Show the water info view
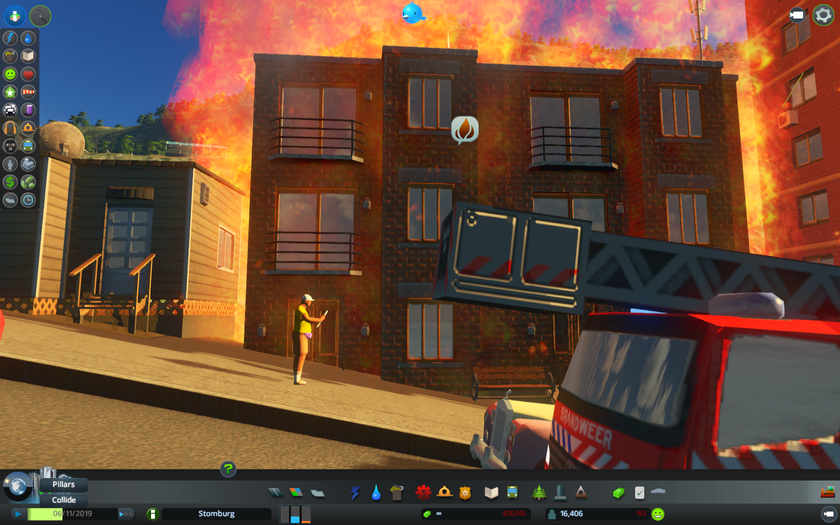 (x=28, y=38)
